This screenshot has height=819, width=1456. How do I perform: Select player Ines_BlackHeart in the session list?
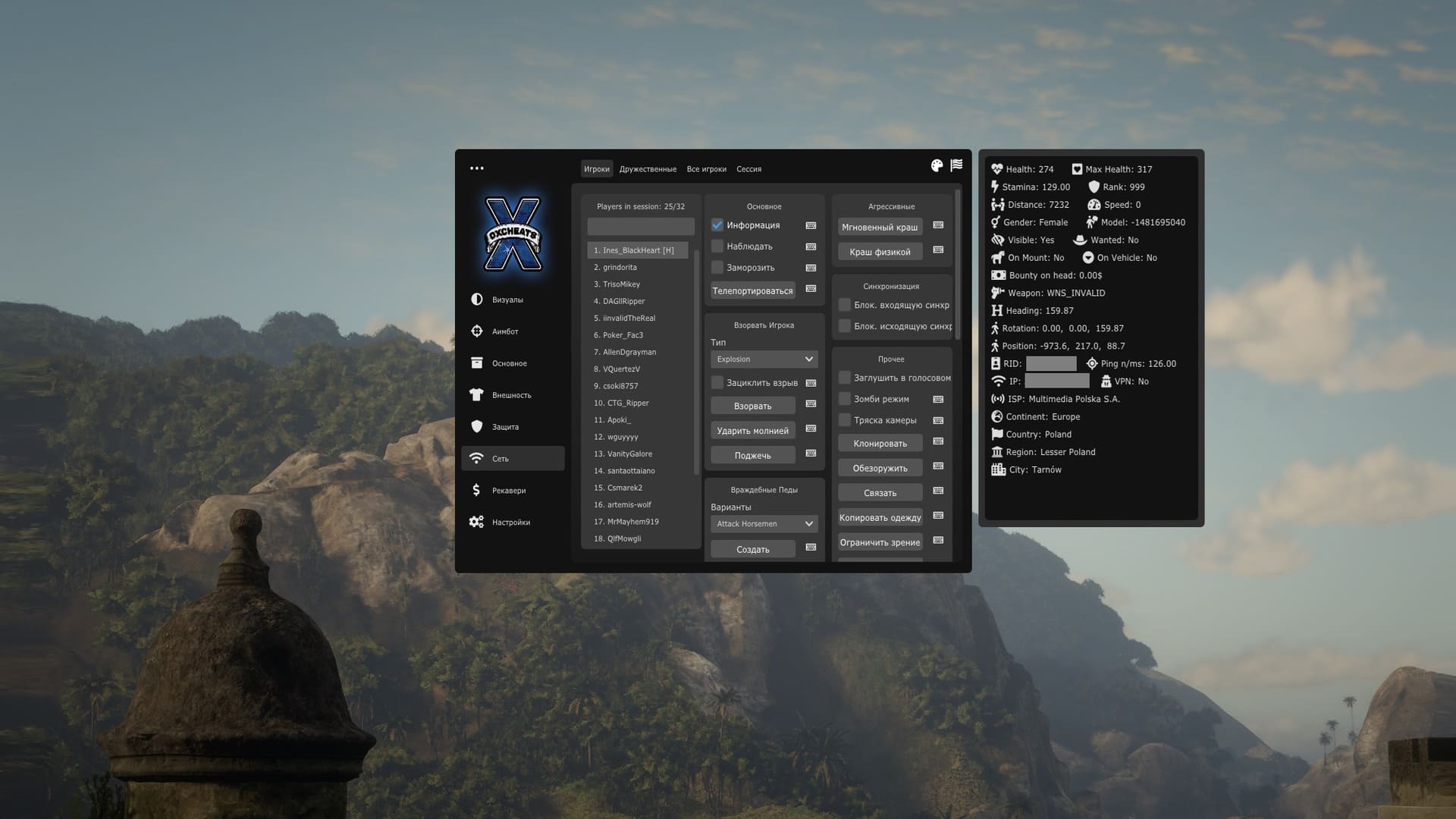(x=637, y=250)
